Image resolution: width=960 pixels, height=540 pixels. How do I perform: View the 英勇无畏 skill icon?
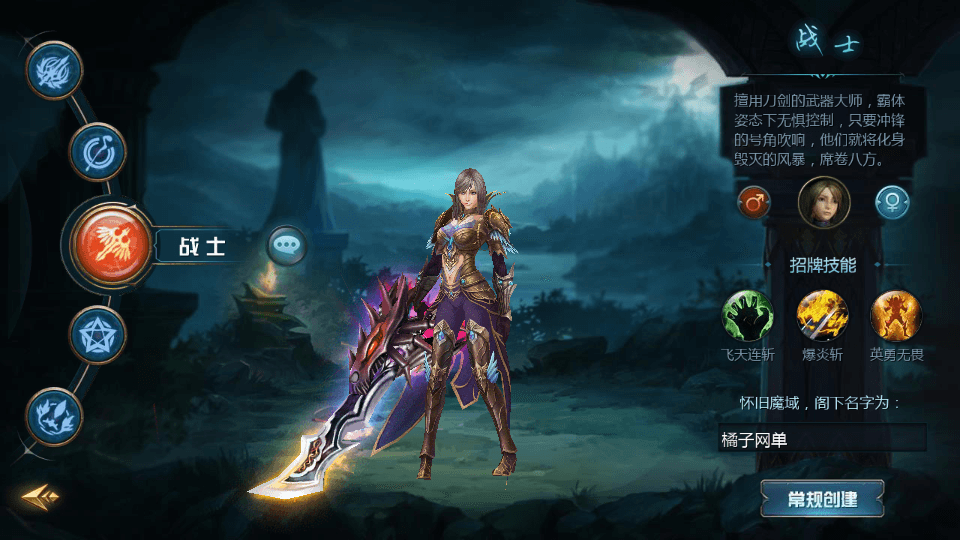896,315
